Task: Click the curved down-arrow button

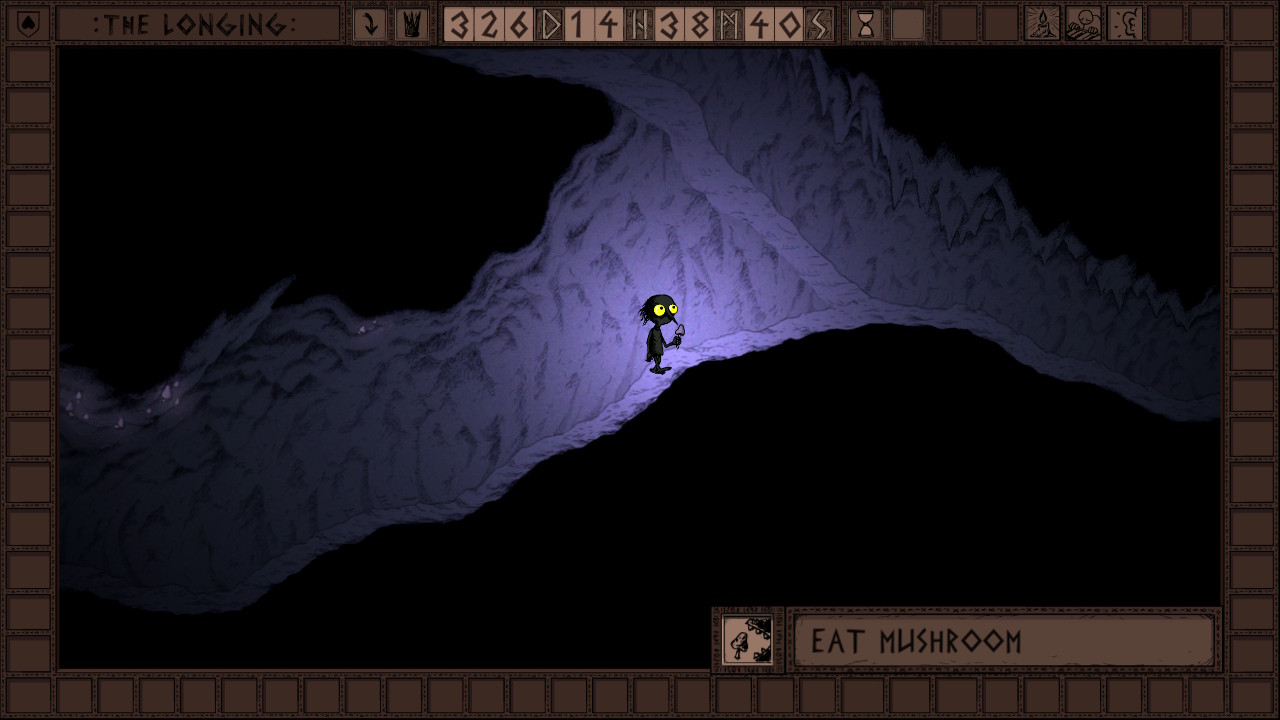Action: coord(370,24)
